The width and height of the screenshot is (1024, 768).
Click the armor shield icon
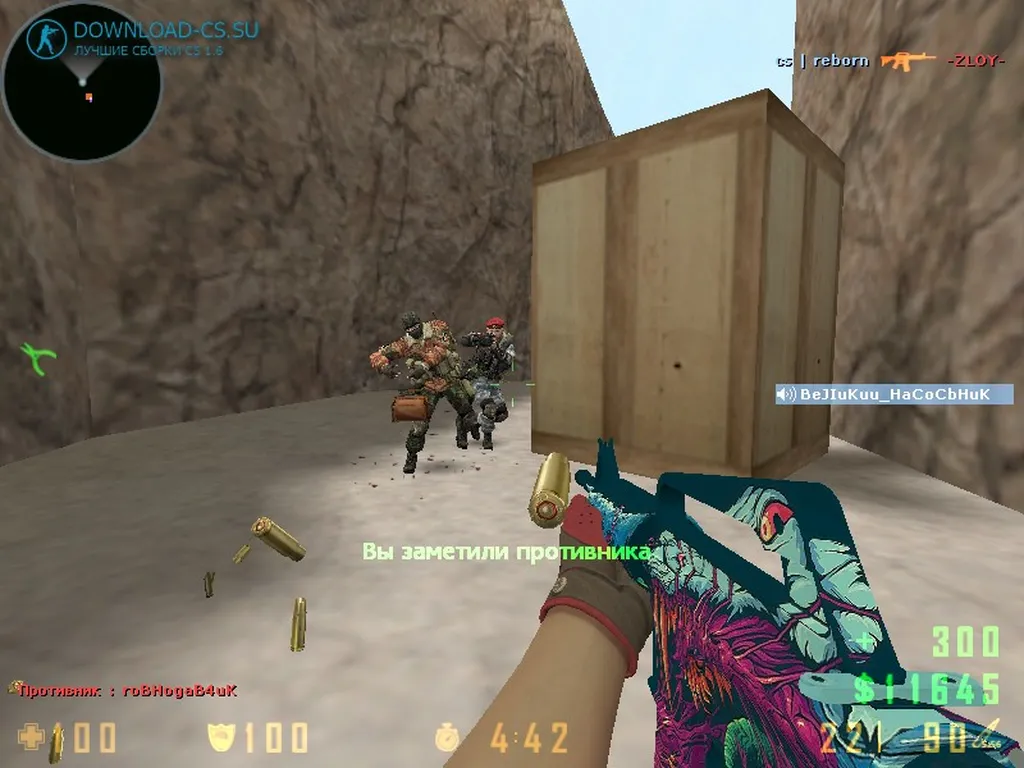coord(220,738)
